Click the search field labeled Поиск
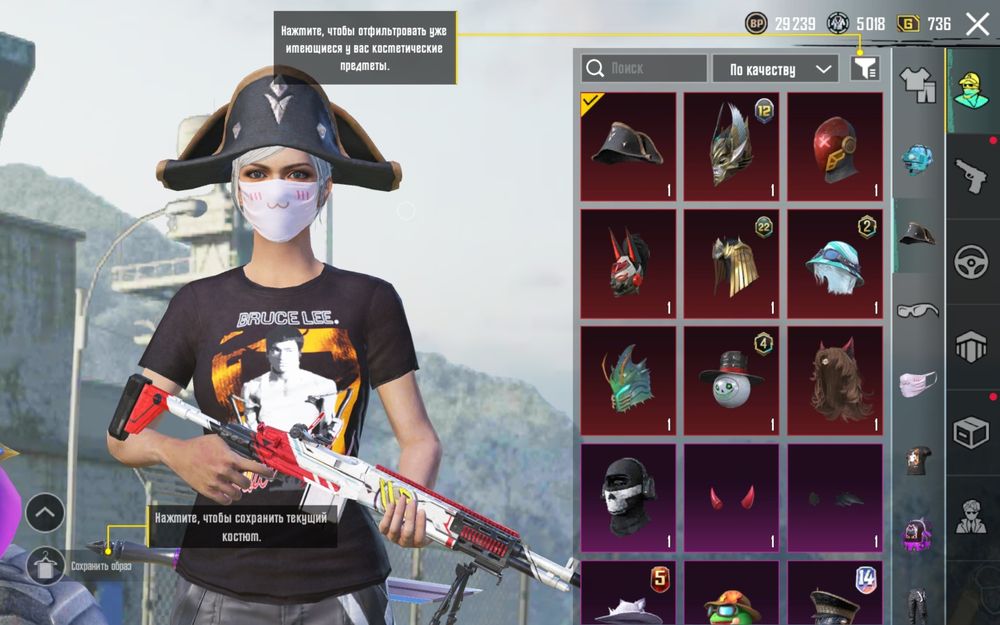This screenshot has height=625, width=1000. coord(644,68)
